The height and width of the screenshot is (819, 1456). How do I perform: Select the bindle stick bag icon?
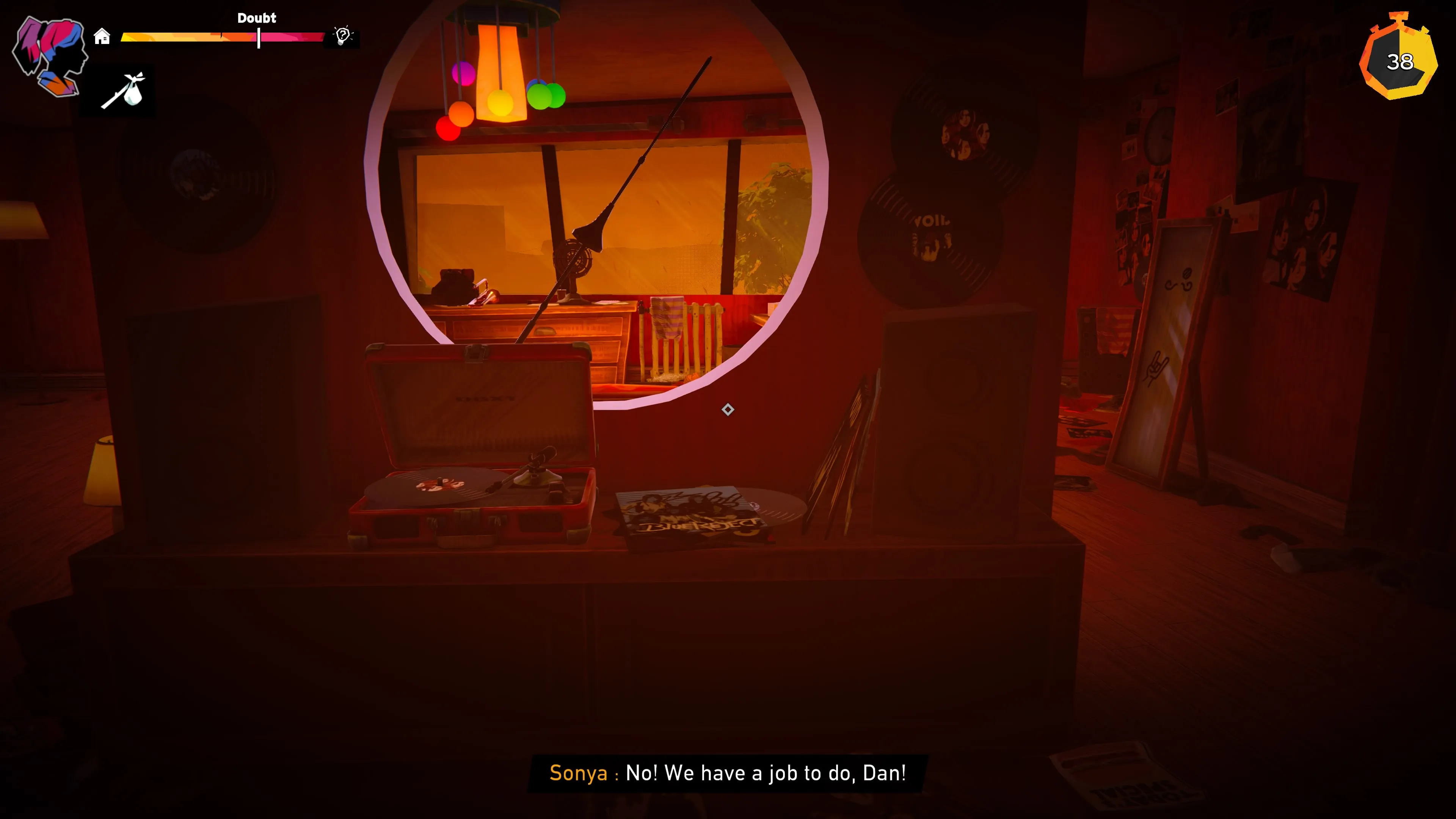pos(124,91)
